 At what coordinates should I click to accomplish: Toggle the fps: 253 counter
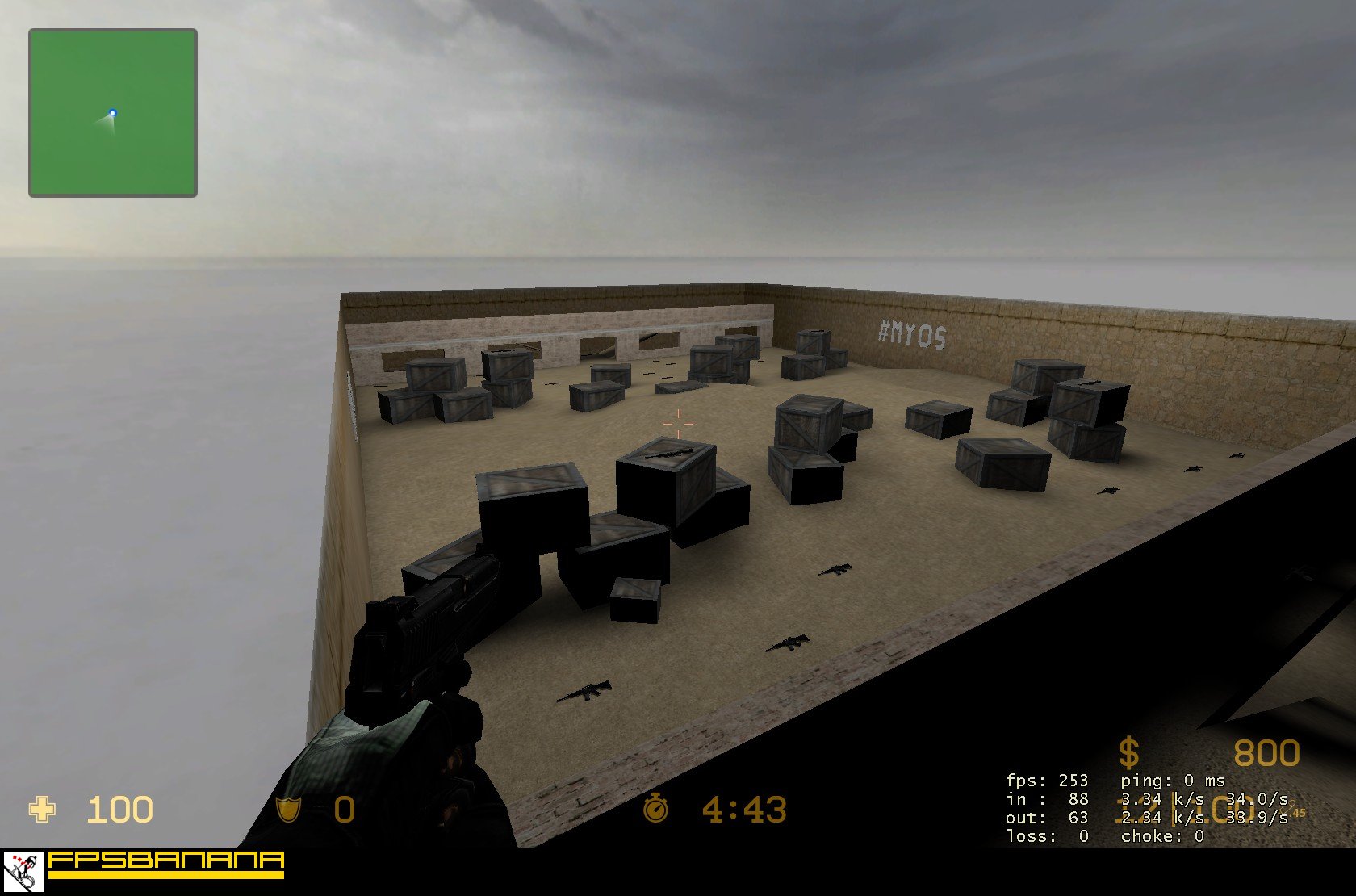[x=1045, y=781]
